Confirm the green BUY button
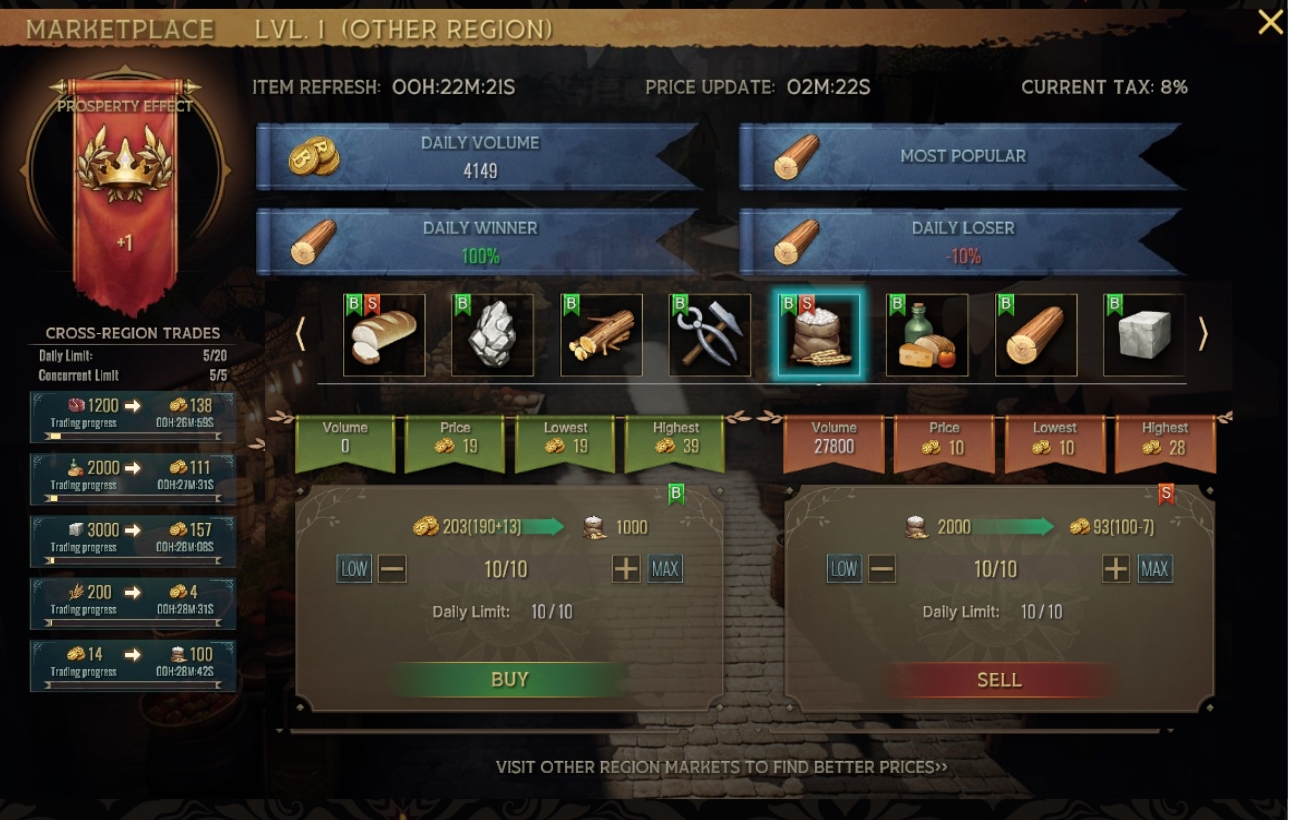 pos(509,680)
